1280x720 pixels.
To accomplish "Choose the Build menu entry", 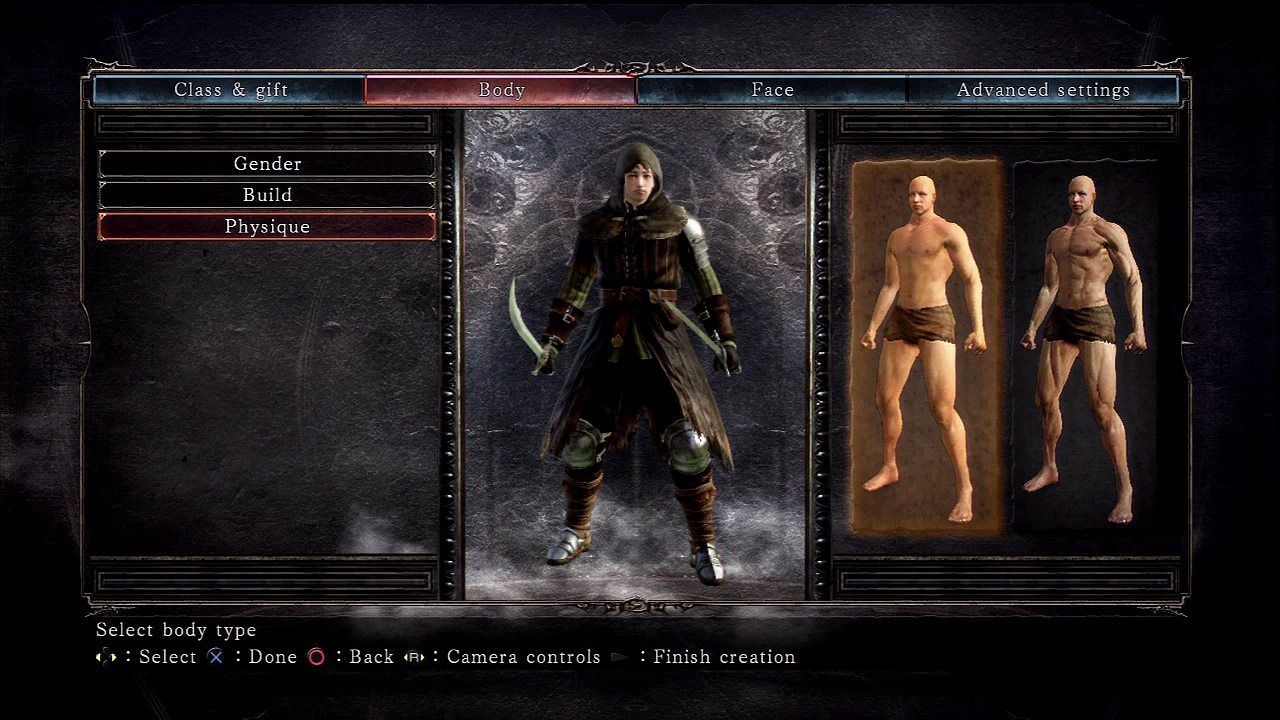I will (267, 195).
